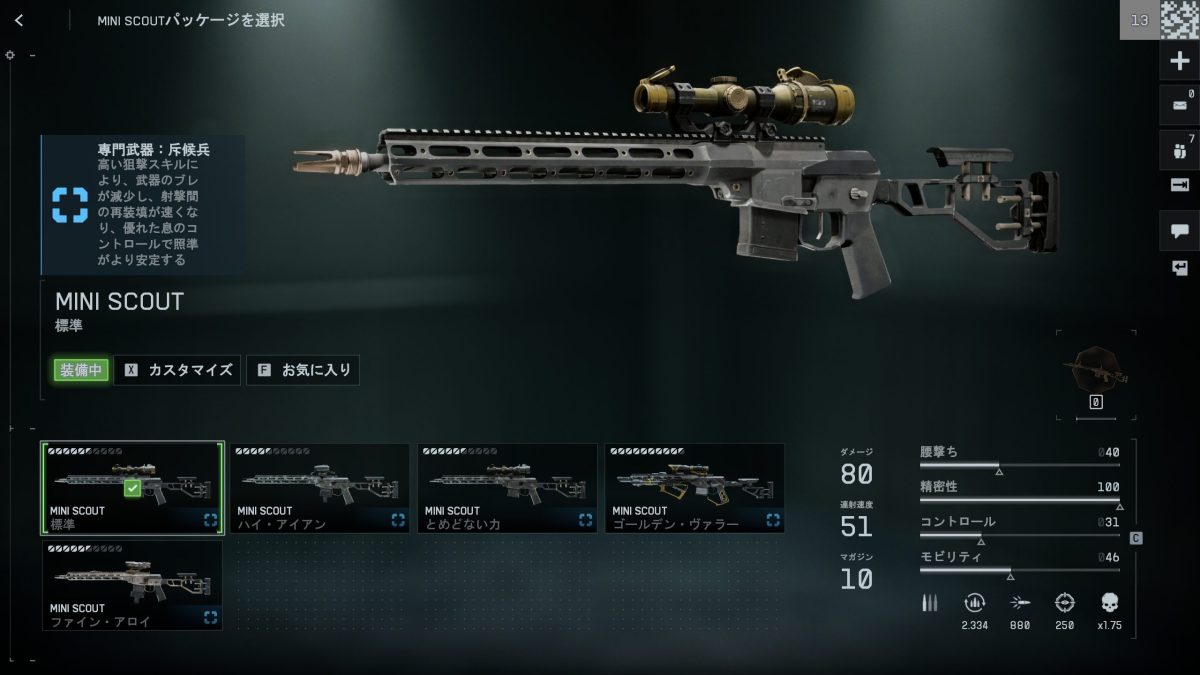Click the weapon charm octagon slot
The width and height of the screenshot is (1200, 675).
click(x=1096, y=368)
